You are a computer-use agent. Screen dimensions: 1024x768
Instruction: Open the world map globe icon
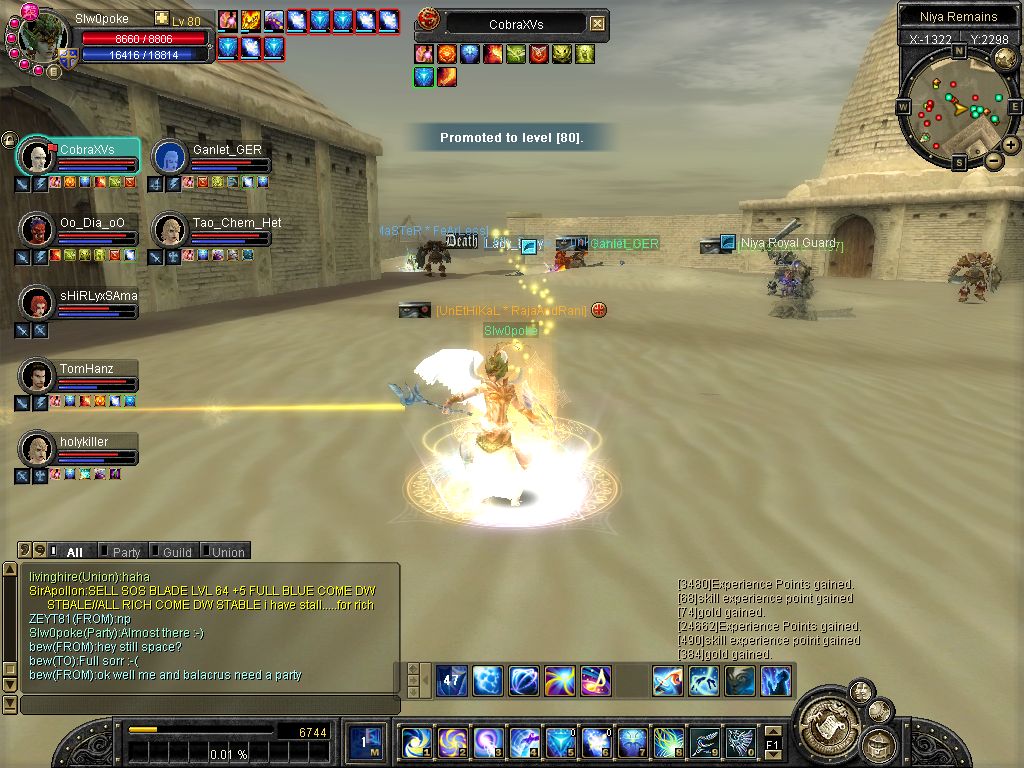pyautogui.click(x=1005, y=60)
